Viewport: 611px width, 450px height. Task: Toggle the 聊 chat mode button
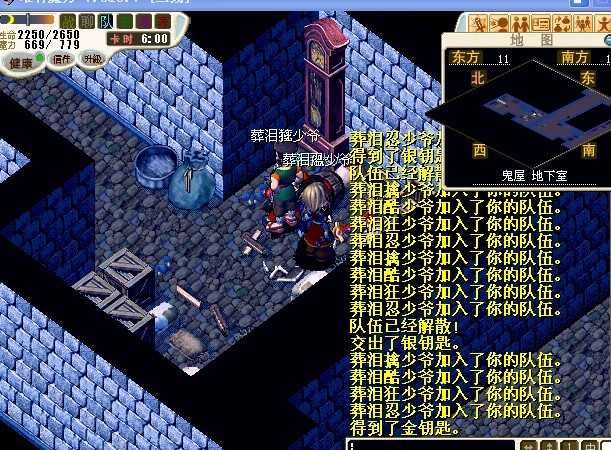[86, 20]
